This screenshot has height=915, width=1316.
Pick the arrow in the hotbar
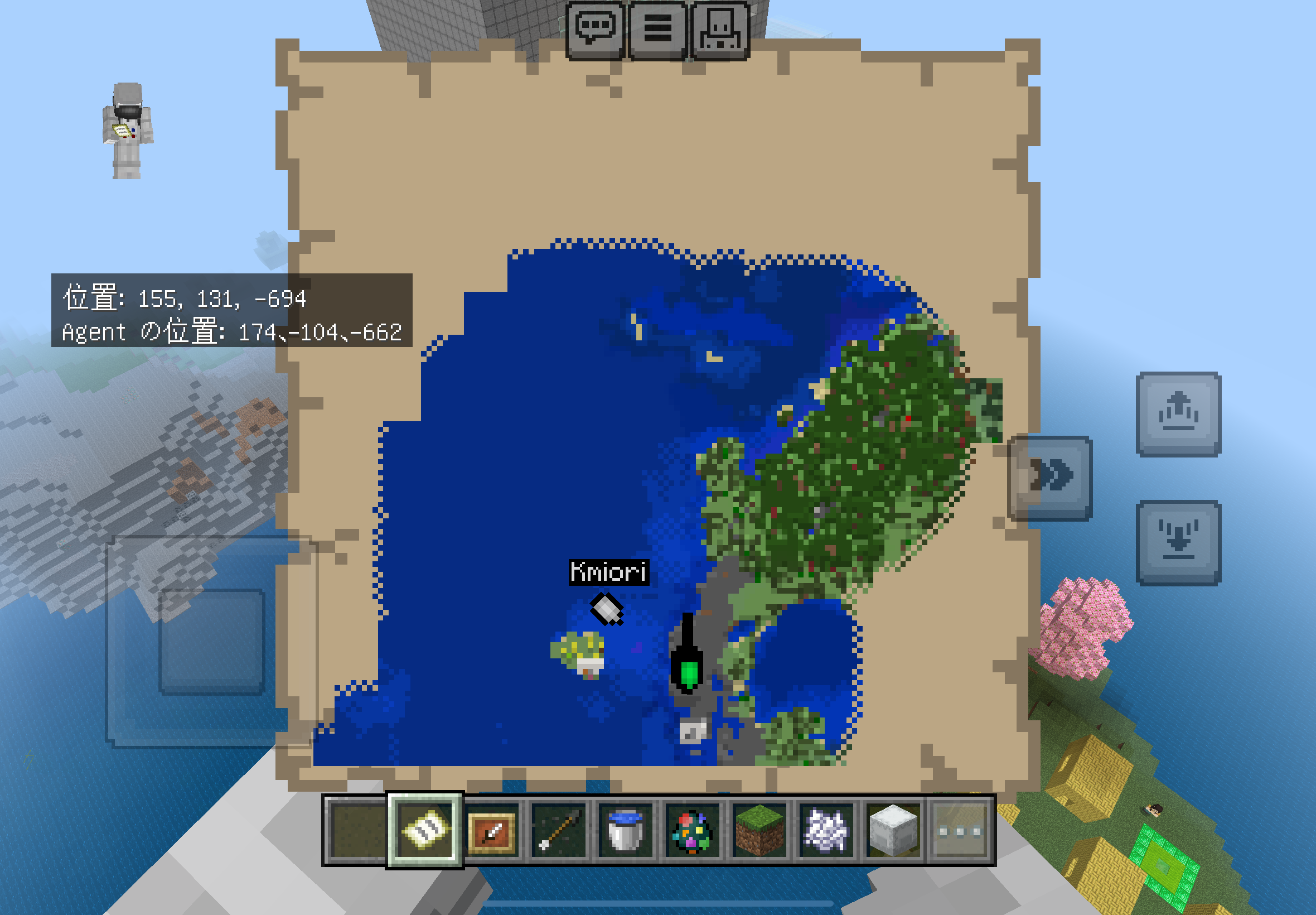[x=559, y=830]
